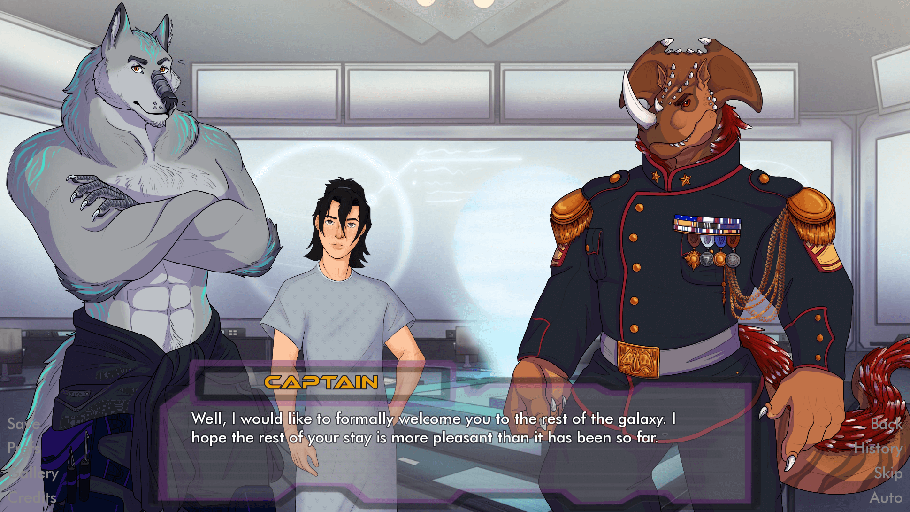The width and height of the screenshot is (910, 512).
Task: Open the Save menu
Action: click(22, 424)
